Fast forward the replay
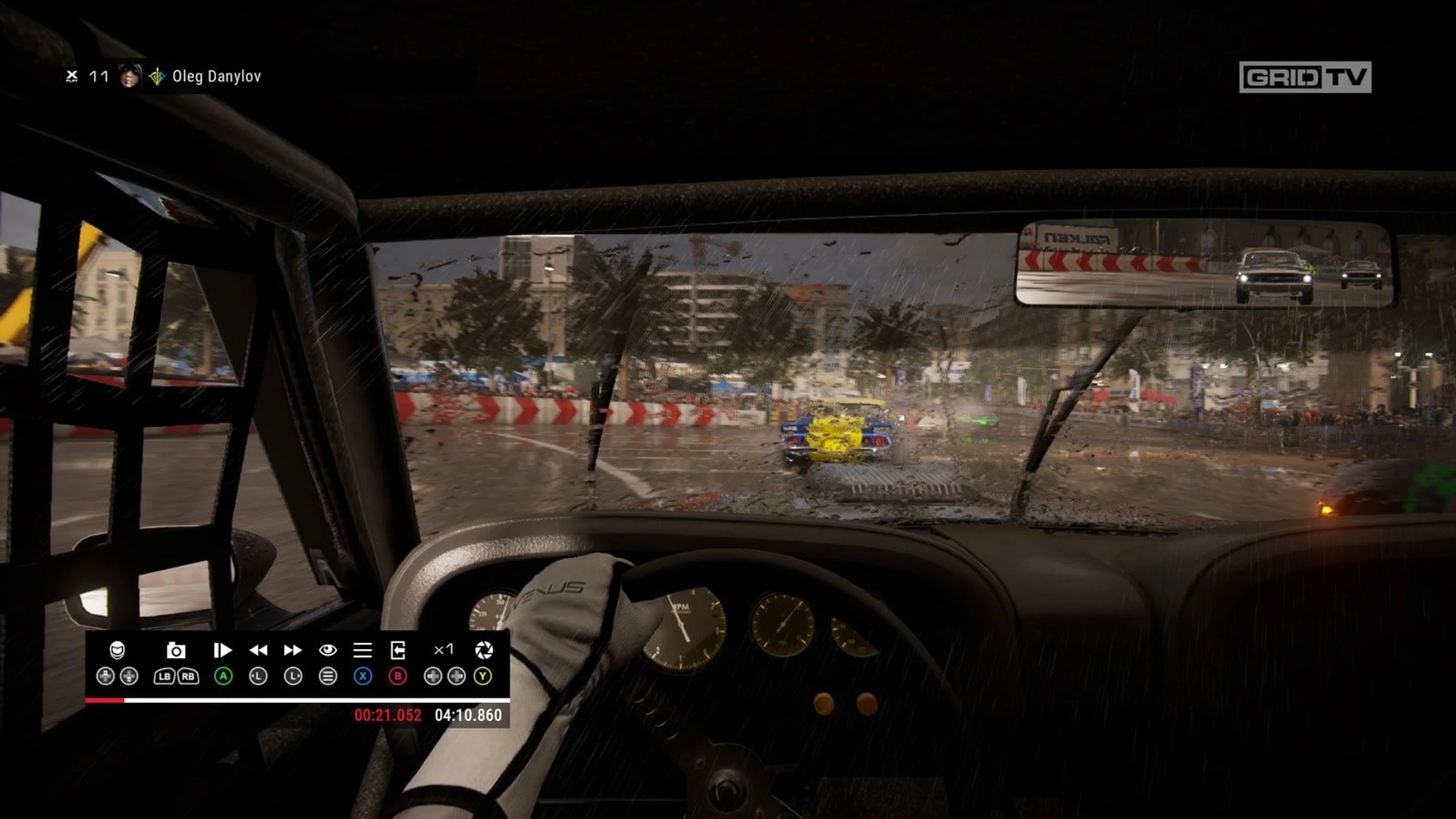1456x819 pixels. click(x=293, y=650)
